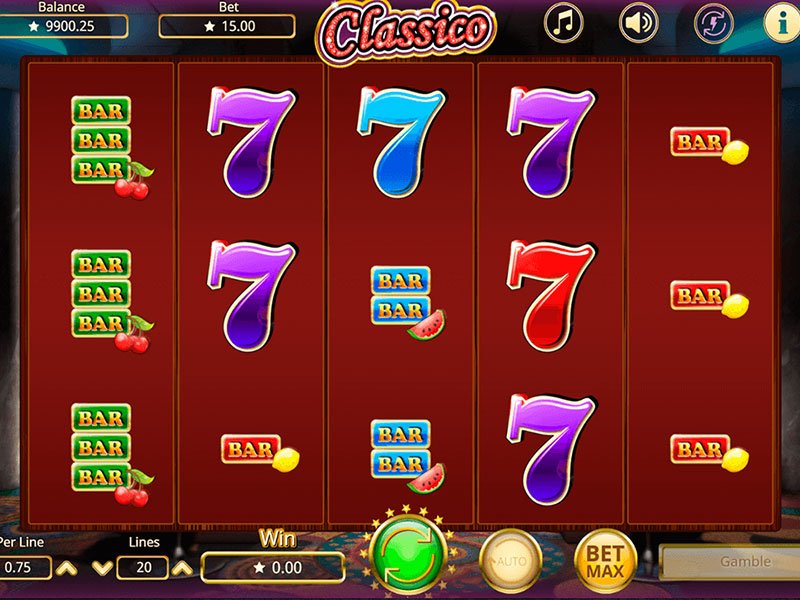The width and height of the screenshot is (800, 600).
Task: Activate the AUTO spin button
Action: click(x=510, y=559)
